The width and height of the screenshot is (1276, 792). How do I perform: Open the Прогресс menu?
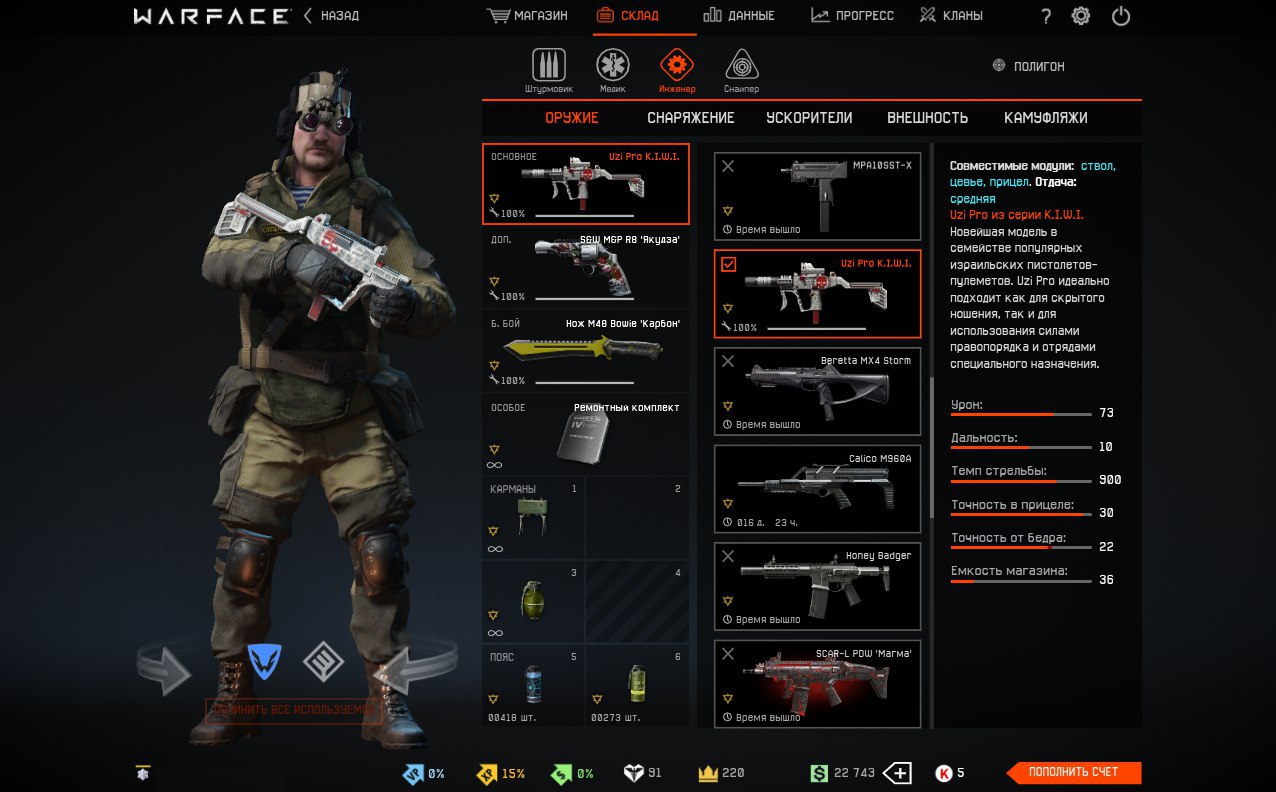pyautogui.click(x=852, y=16)
